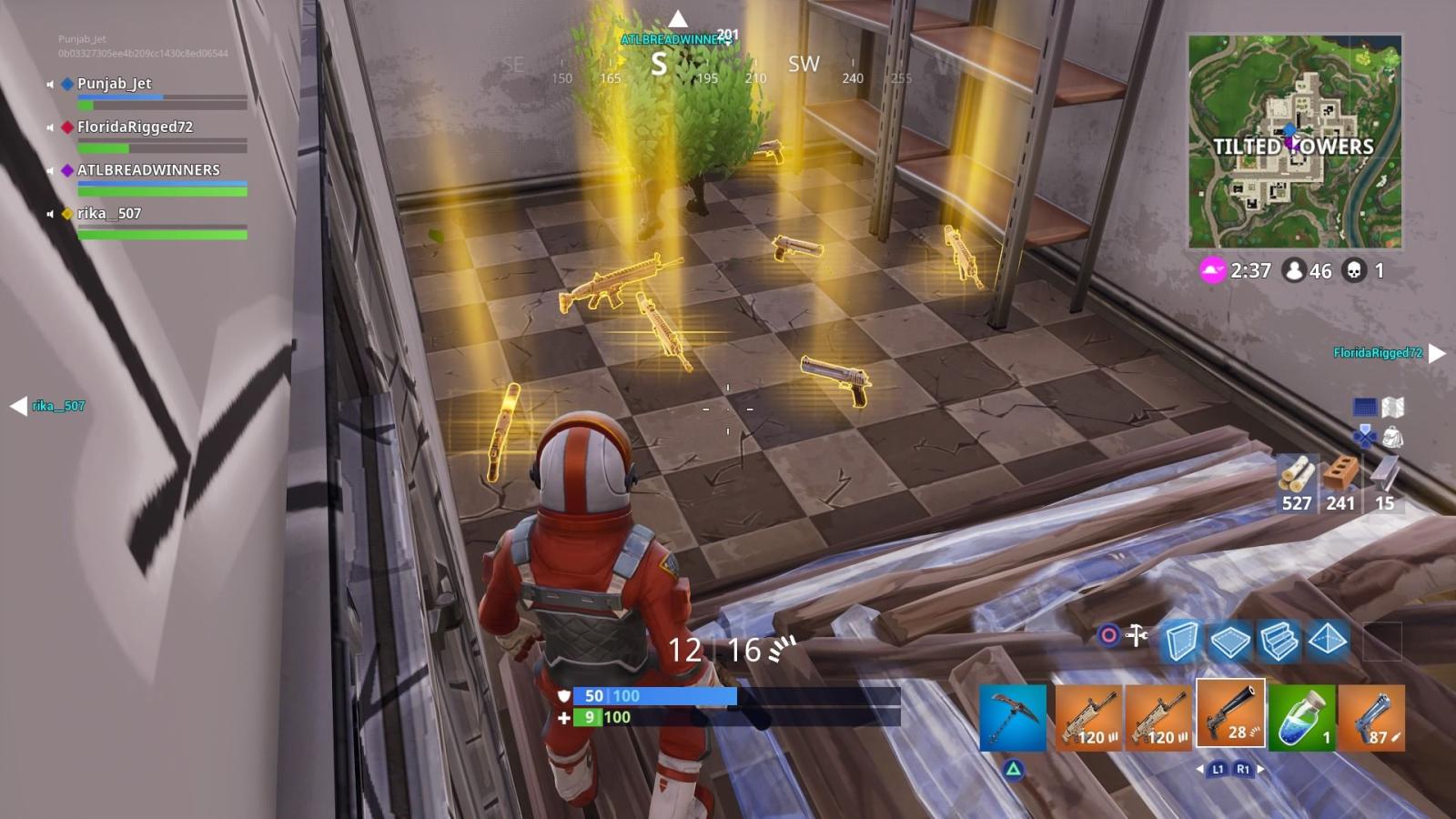Select the pickaxe hotbar slot

(x=1013, y=719)
